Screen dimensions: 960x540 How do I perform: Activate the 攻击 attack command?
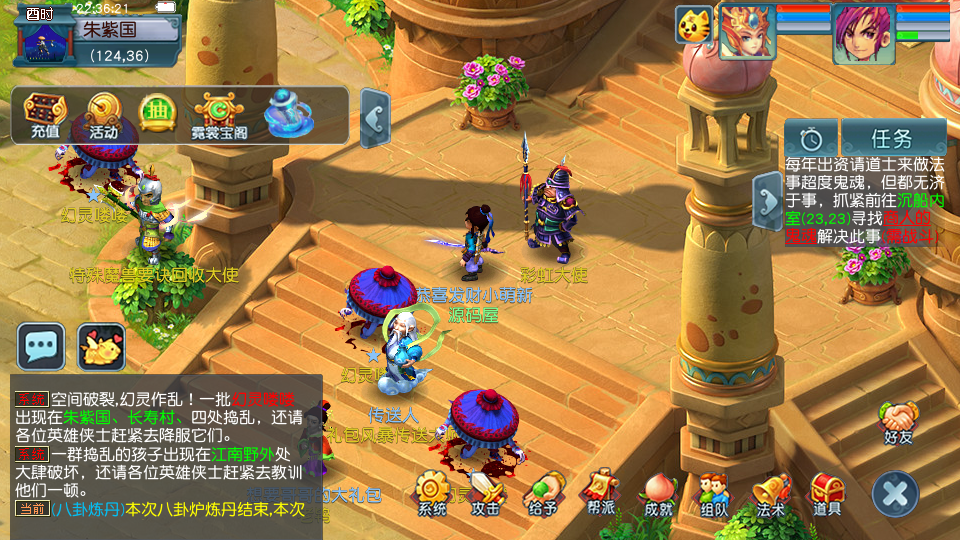pyautogui.click(x=487, y=492)
